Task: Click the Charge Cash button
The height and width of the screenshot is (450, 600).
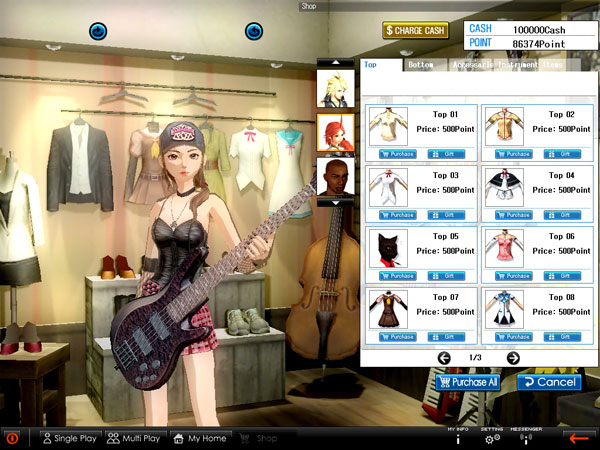Action: pyautogui.click(x=415, y=30)
